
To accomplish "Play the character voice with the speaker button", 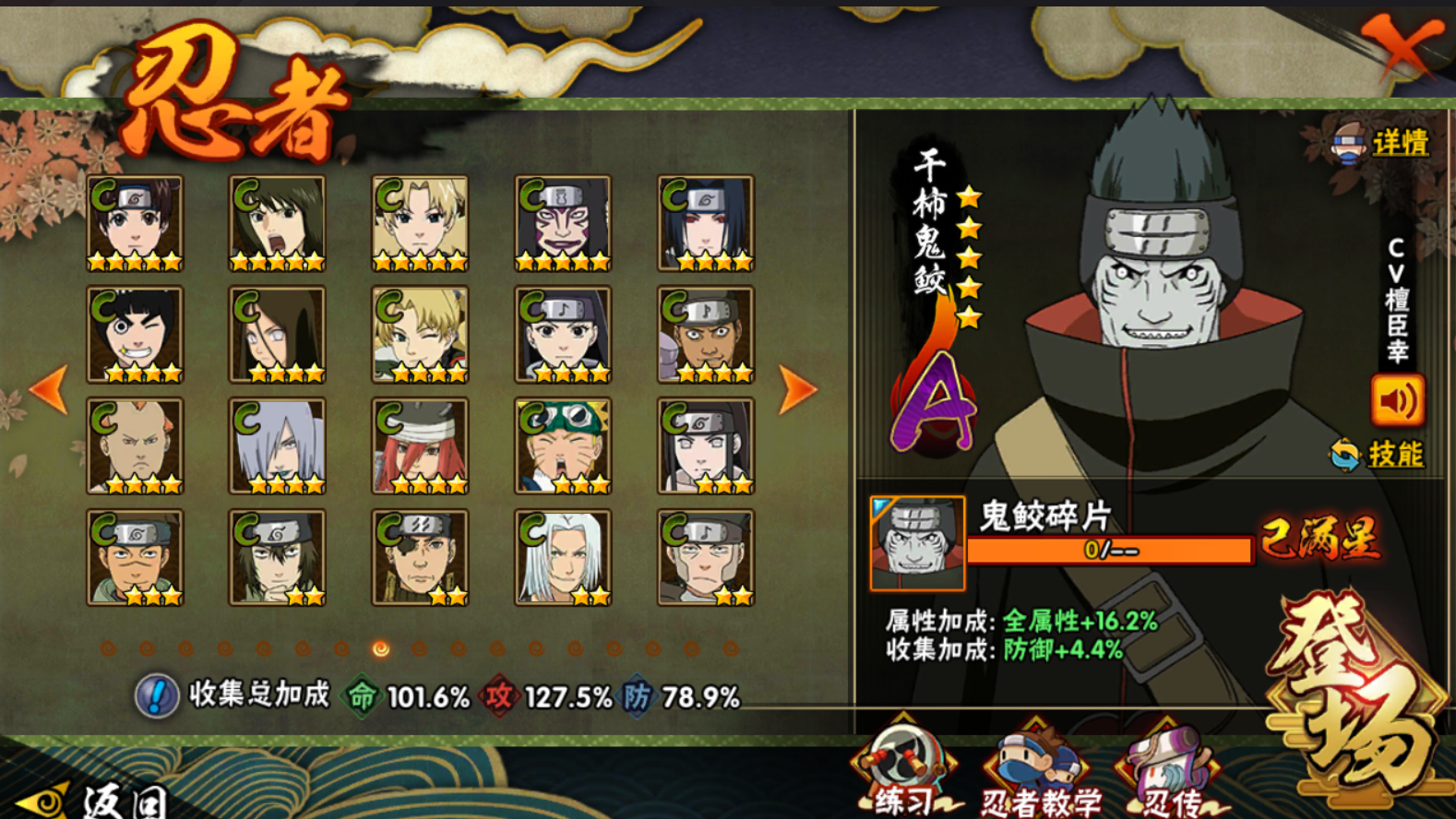I will point(1397,399).
